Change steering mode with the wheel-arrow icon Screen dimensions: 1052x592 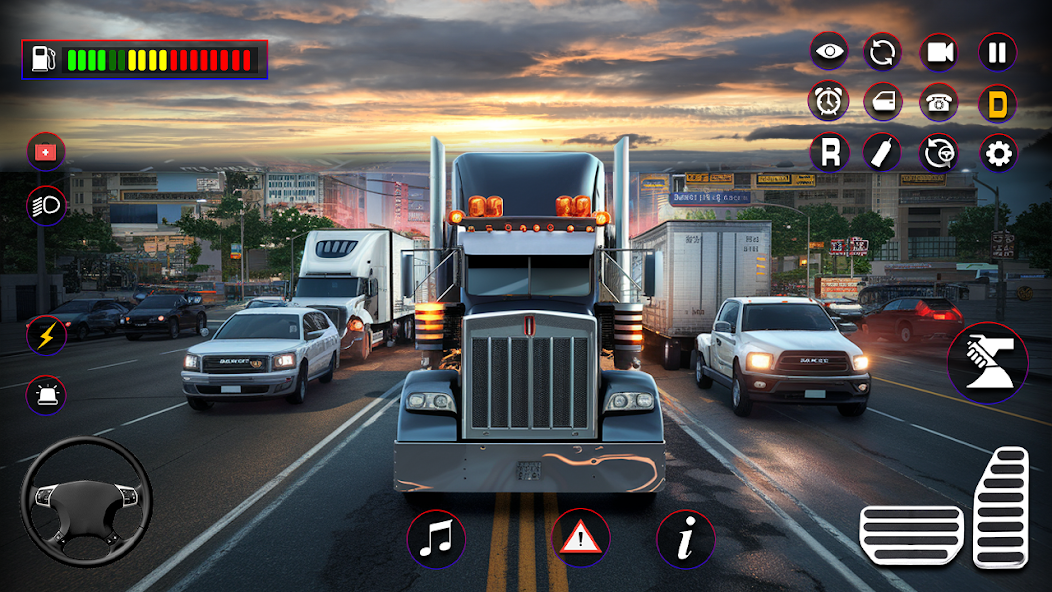[939, 153]
